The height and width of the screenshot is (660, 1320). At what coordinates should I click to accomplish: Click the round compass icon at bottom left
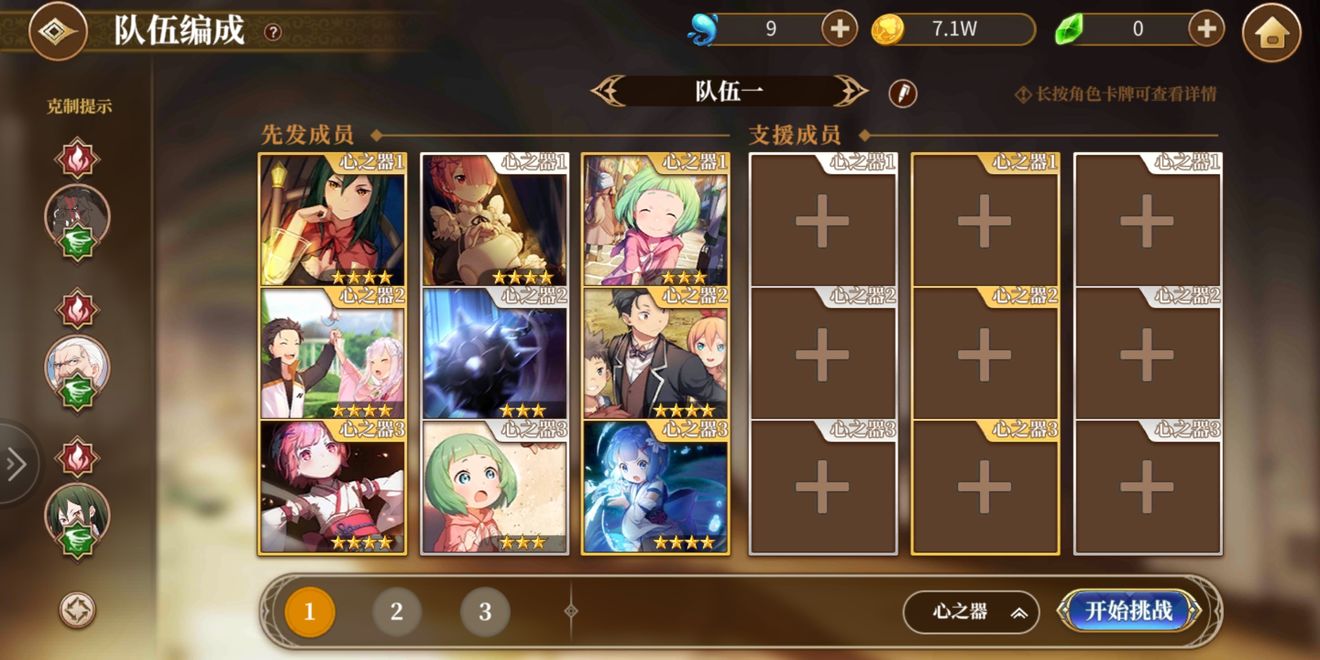click(77, 610)
